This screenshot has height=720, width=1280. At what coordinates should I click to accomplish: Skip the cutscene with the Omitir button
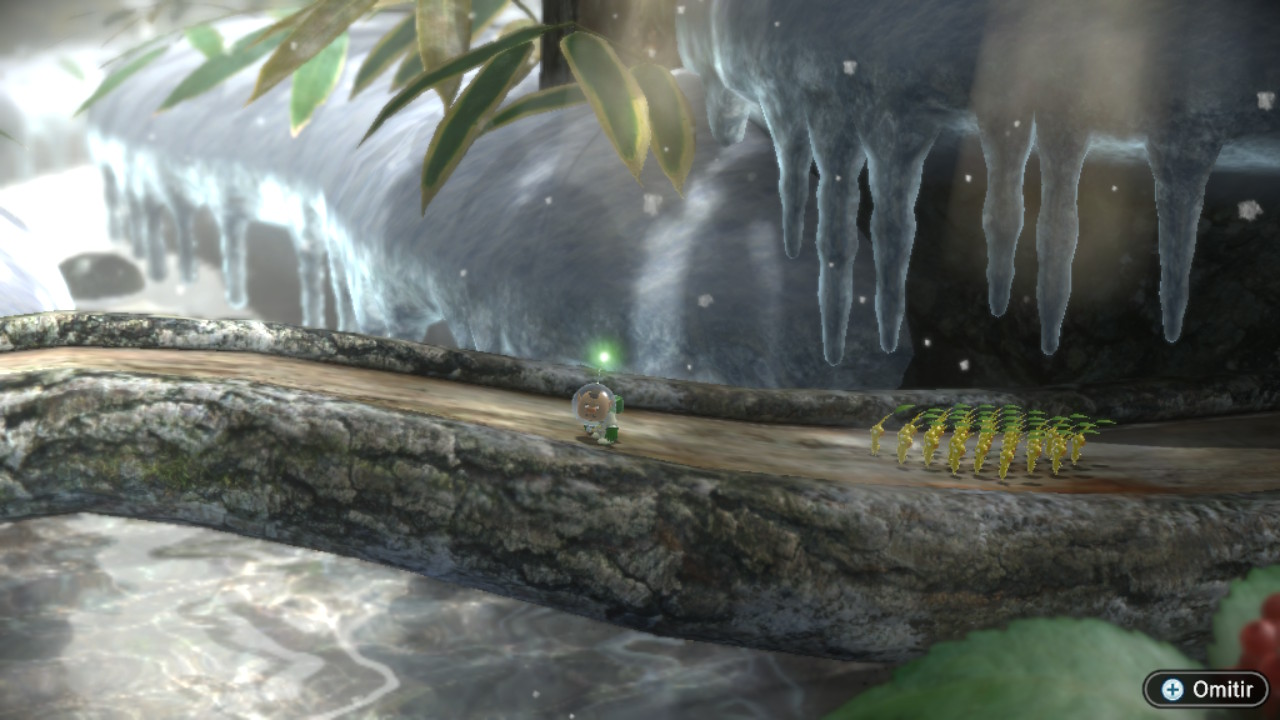(1206, 689)
